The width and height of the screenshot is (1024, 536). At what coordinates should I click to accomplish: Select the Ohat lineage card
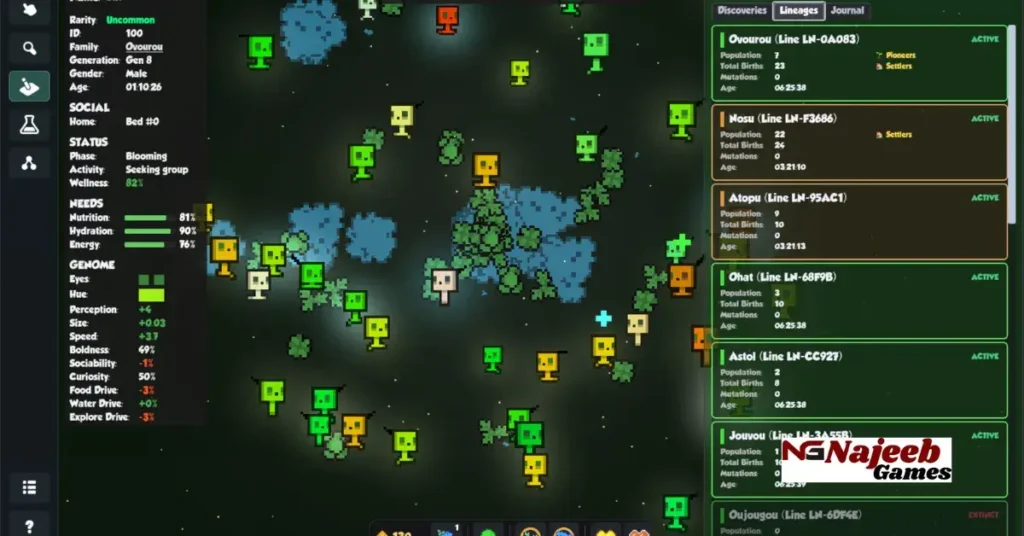862,300
